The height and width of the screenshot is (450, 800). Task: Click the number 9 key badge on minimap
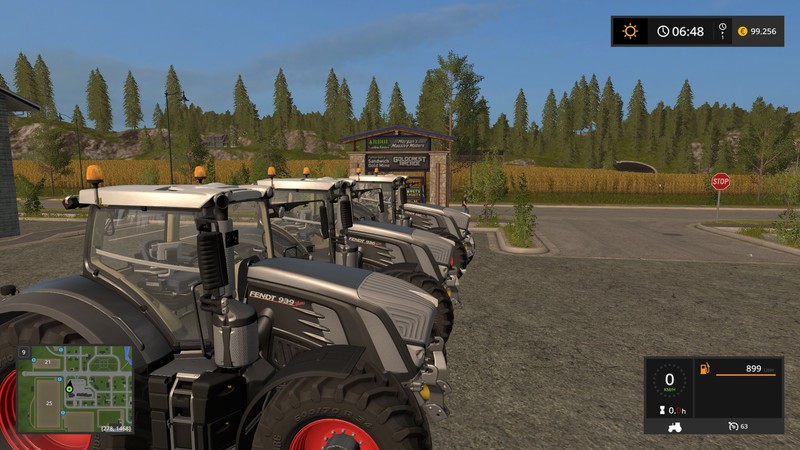pyautogui.click(x=22, y=352)
